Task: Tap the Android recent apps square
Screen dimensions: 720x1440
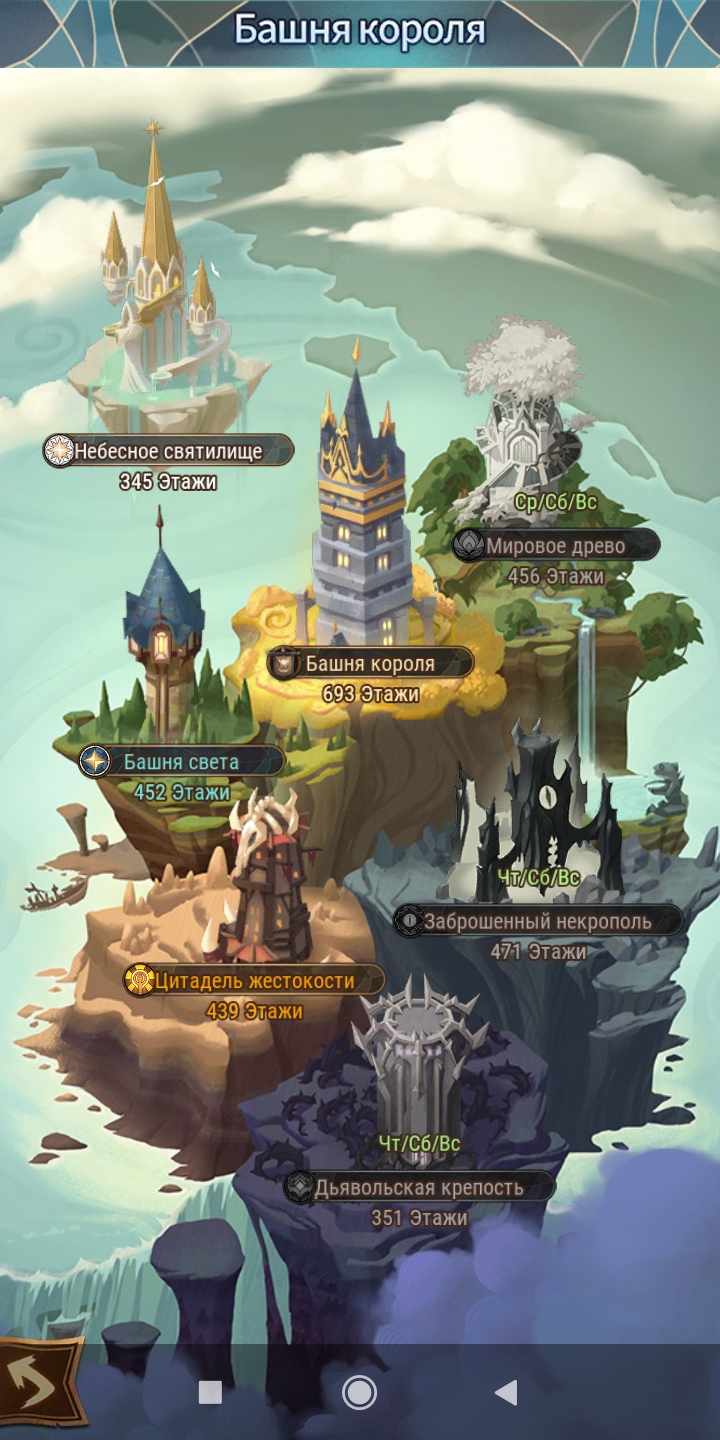Action: [x=210, y=1392]
